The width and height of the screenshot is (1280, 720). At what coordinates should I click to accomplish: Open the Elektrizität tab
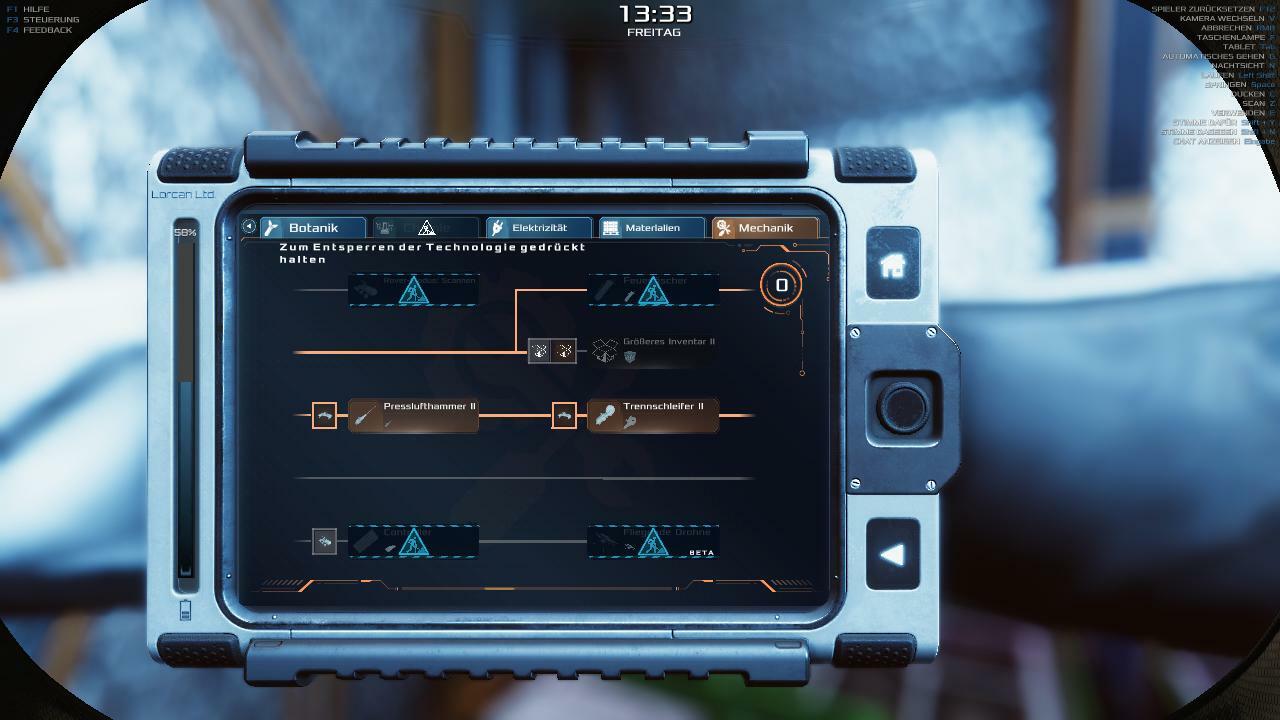(x=538, y=228)
